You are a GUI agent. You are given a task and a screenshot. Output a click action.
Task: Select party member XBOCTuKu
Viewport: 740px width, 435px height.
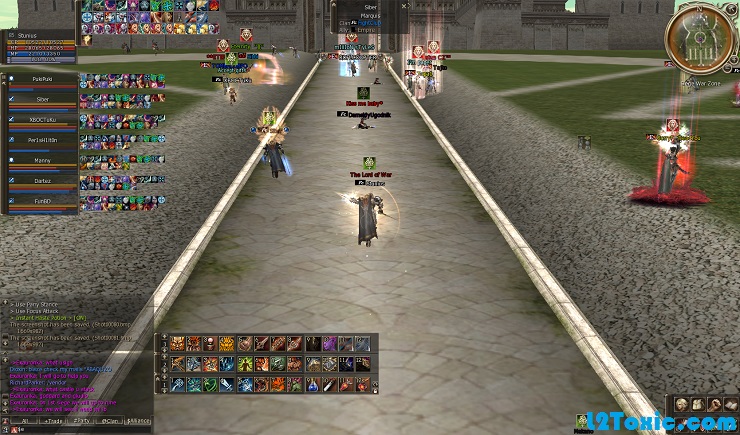[41, 120]
